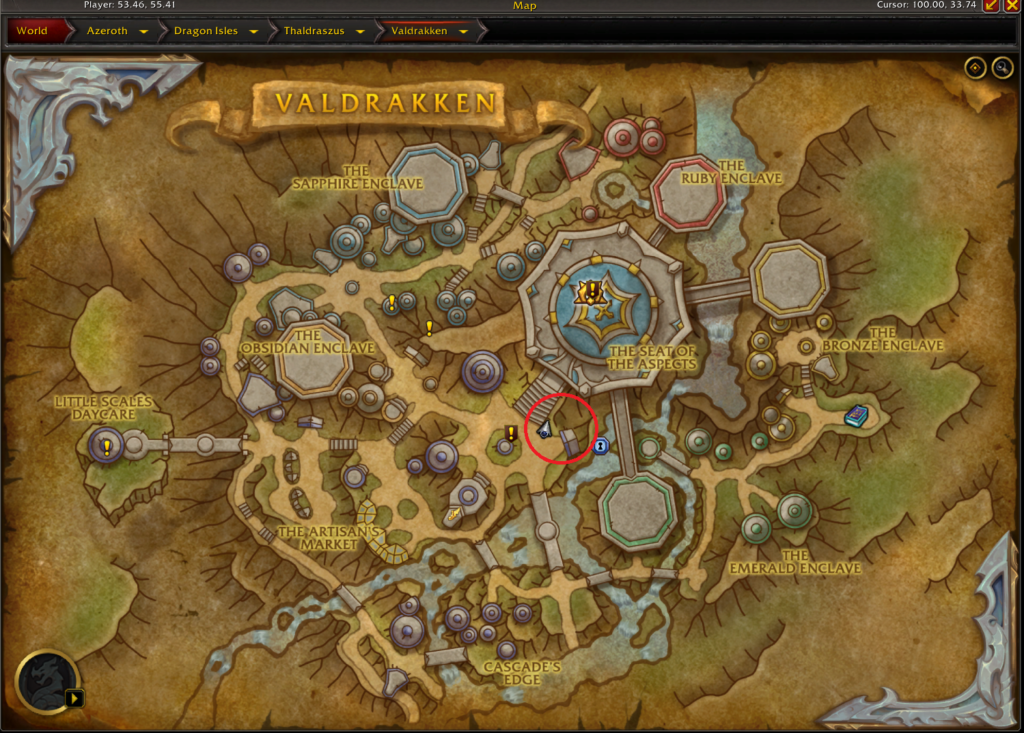Toggle the map window size button
The image size is (1024, 733).
992,6
